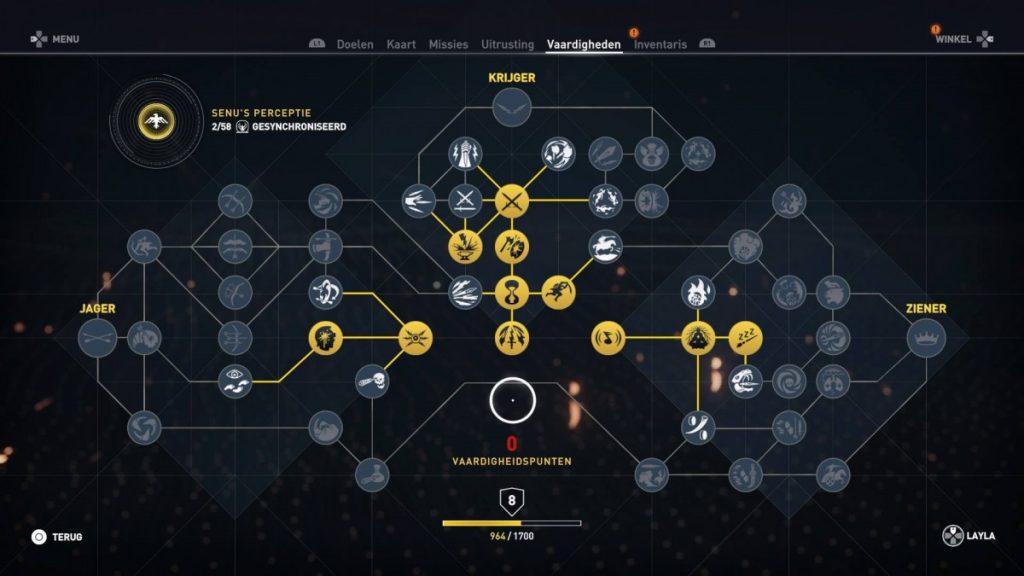Select the gold crossed-swords skill node
Viewport: 1024px width, 576px height.
512,201
